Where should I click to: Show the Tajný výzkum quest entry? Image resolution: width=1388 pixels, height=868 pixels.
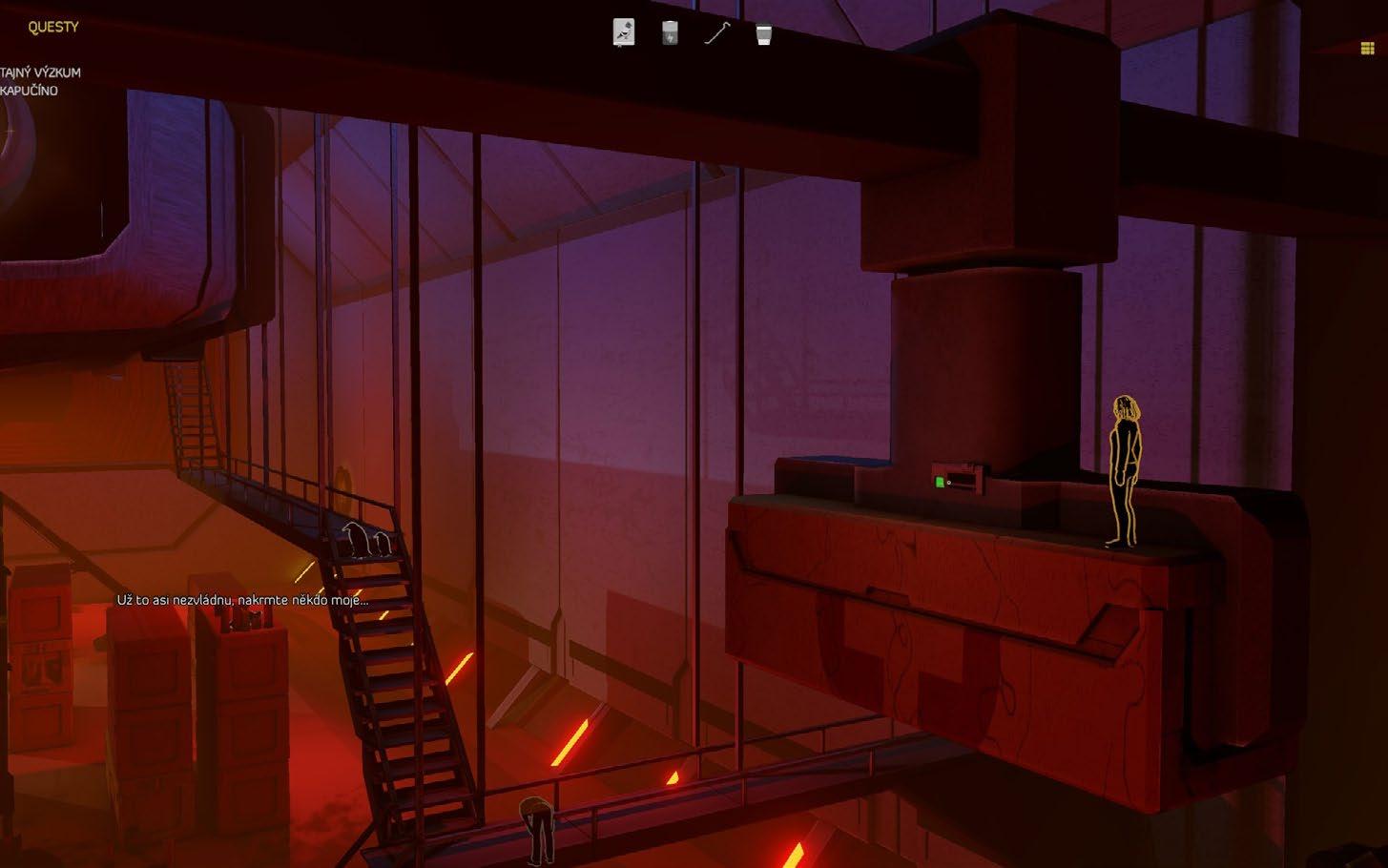(x=41, y=72)
